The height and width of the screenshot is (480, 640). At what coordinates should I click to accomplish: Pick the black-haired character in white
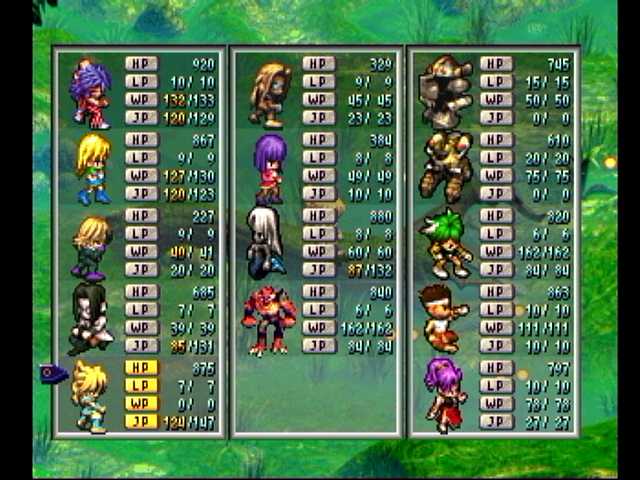[x=90, y=320]
